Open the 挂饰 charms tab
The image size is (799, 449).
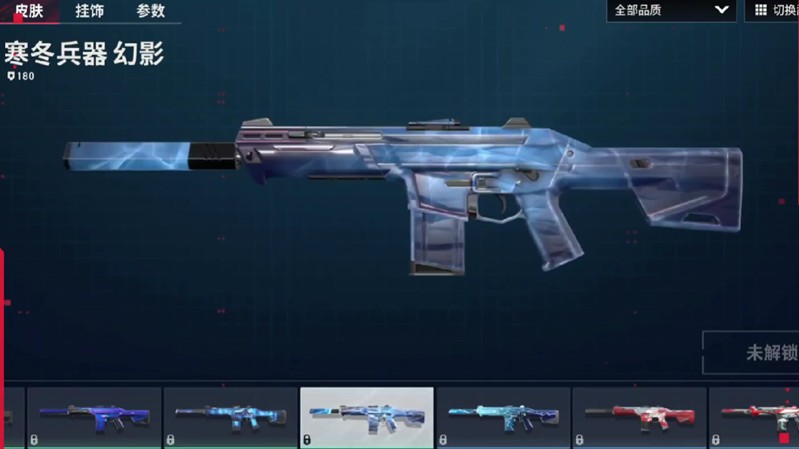(89, 11)
